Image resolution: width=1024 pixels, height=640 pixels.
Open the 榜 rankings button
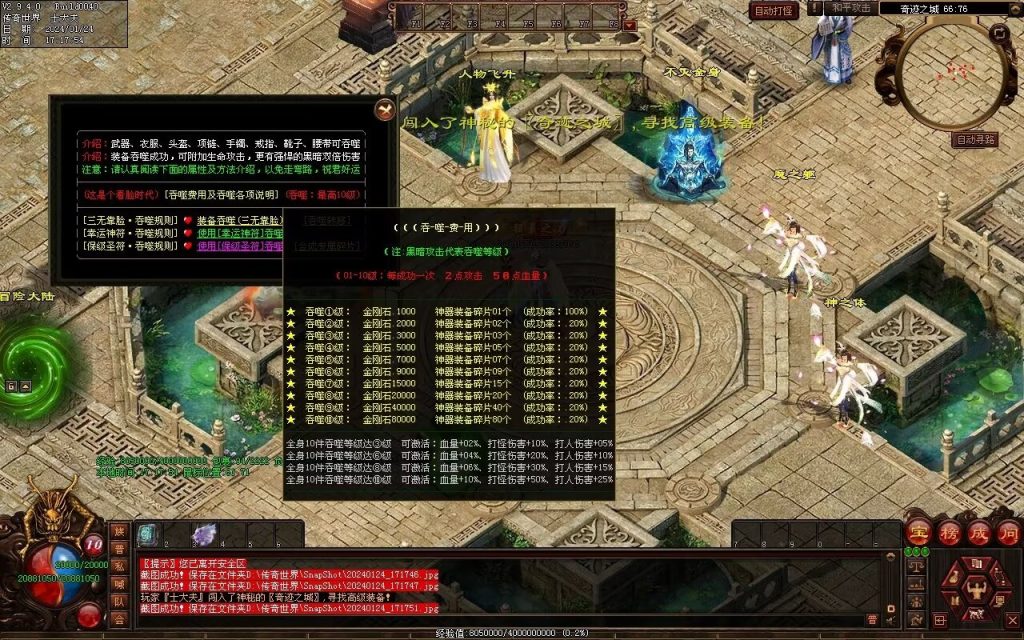[948, 531]
